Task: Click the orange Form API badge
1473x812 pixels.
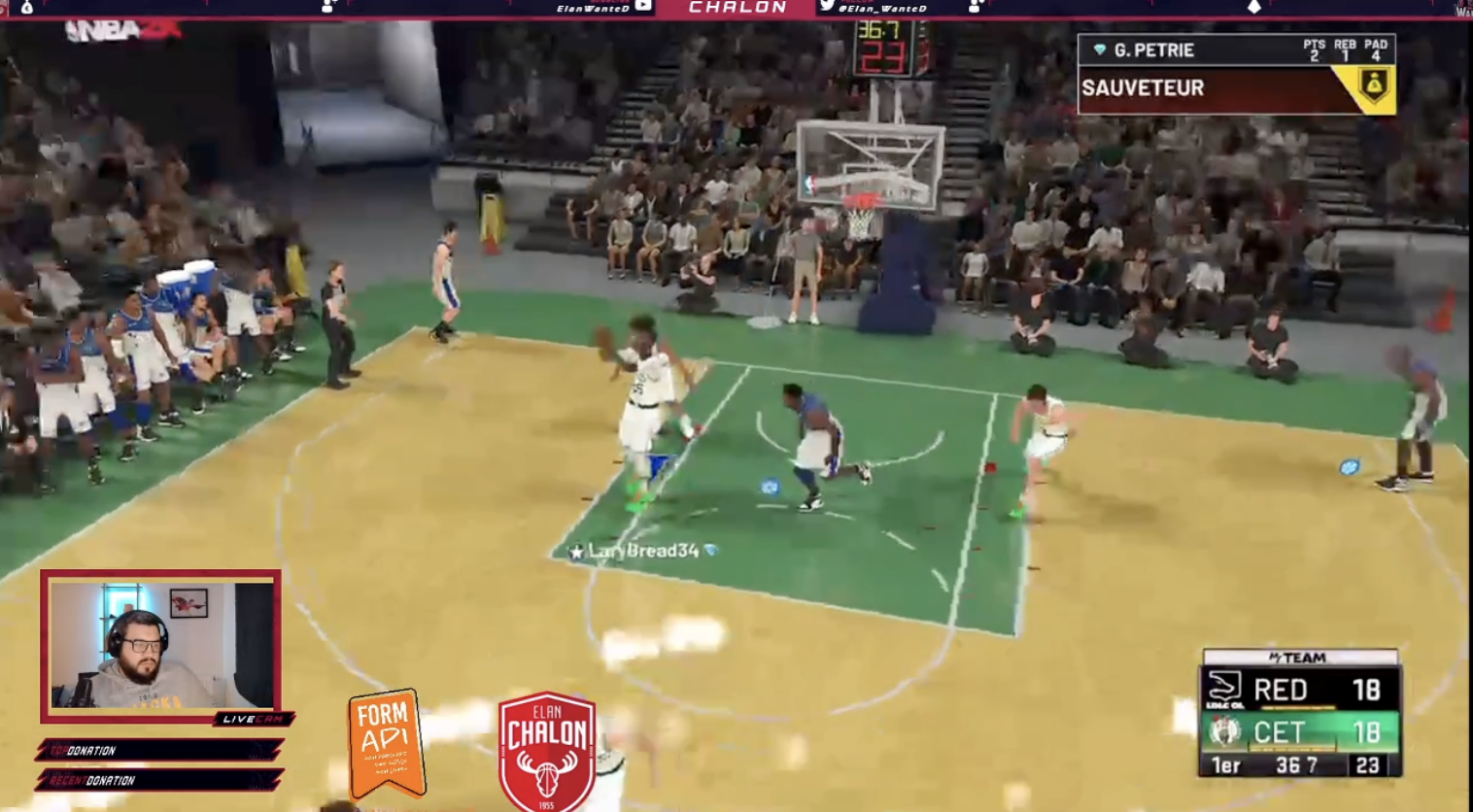Action: (x=386, y=742)
